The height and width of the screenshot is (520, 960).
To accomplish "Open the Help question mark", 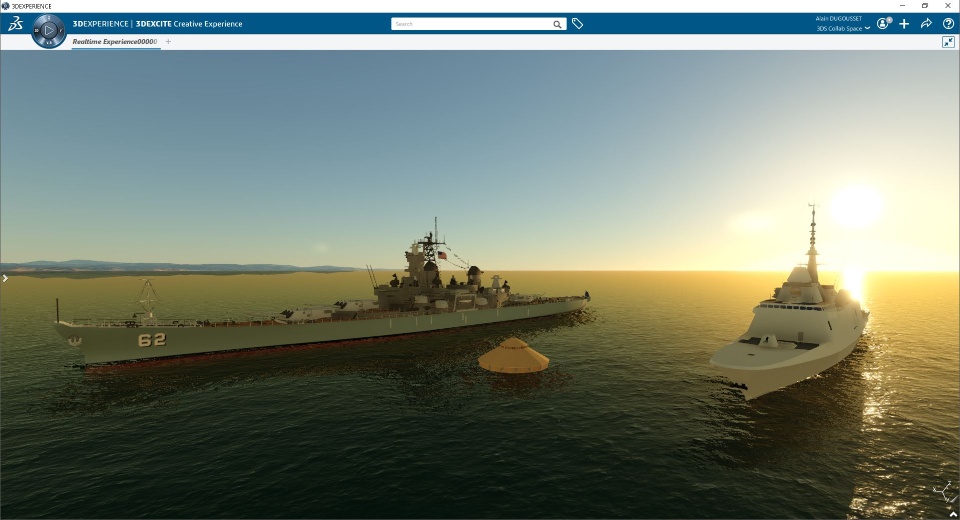I will tap(948, 23).
